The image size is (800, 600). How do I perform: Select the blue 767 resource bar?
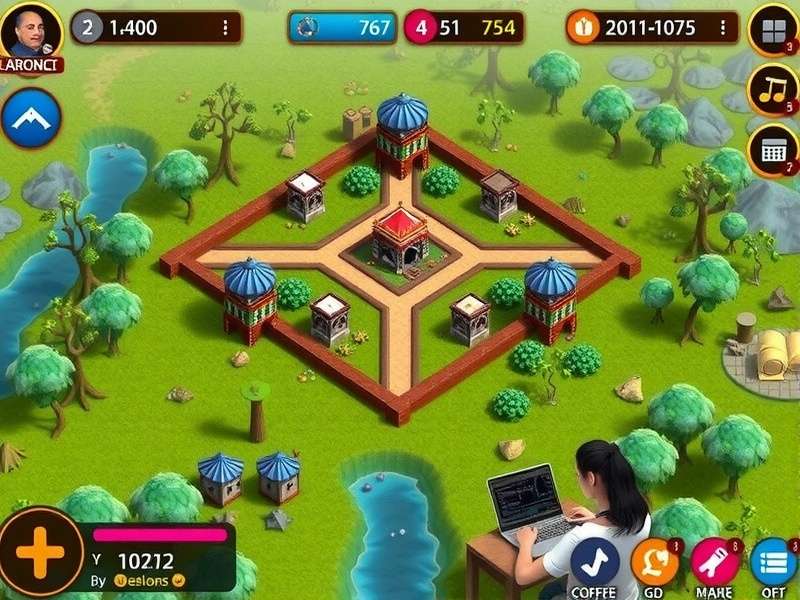342,28
